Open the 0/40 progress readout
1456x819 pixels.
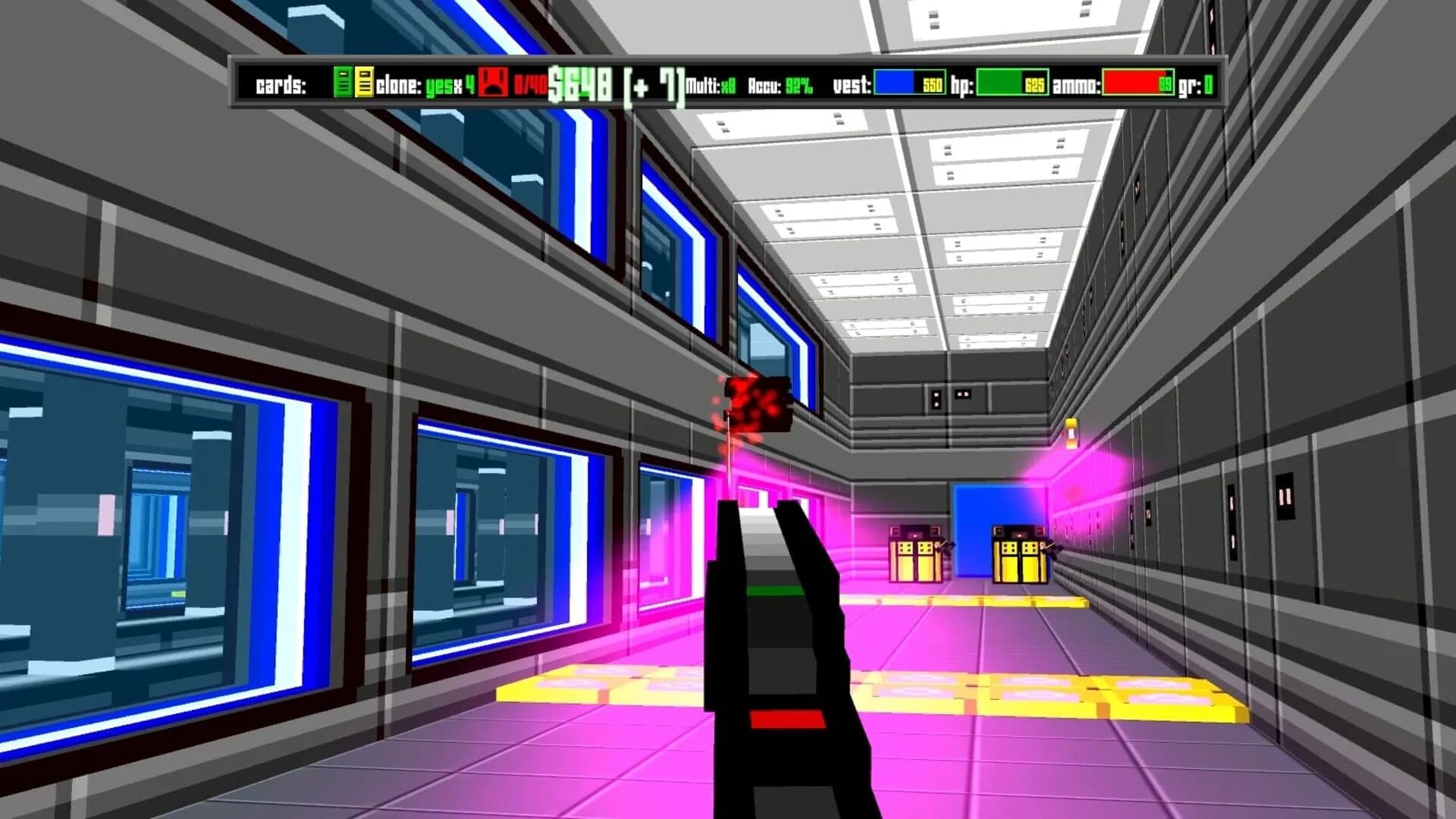531,83
